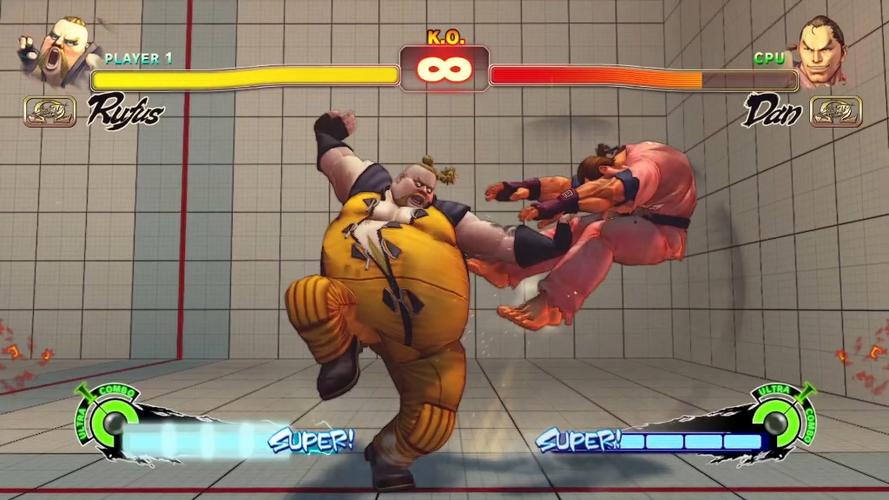Click Rufus's character portrait
Image resolution: width=889 pixels, height=500 pixels.
coord(59,49)
